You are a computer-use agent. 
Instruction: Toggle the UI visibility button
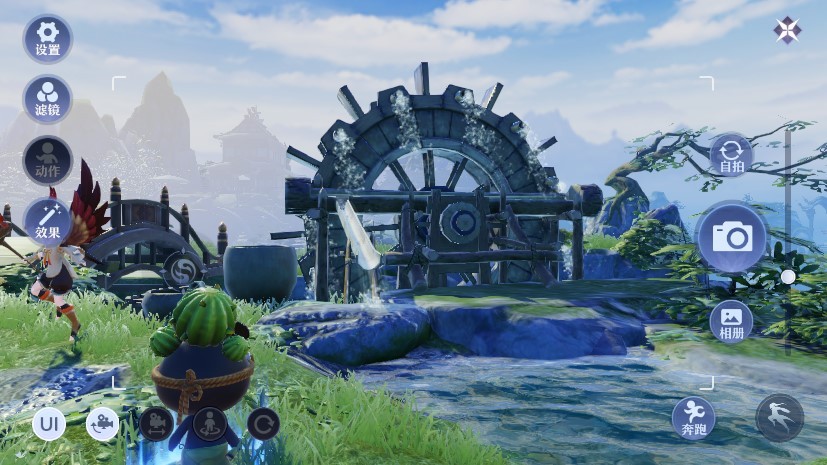48,424
